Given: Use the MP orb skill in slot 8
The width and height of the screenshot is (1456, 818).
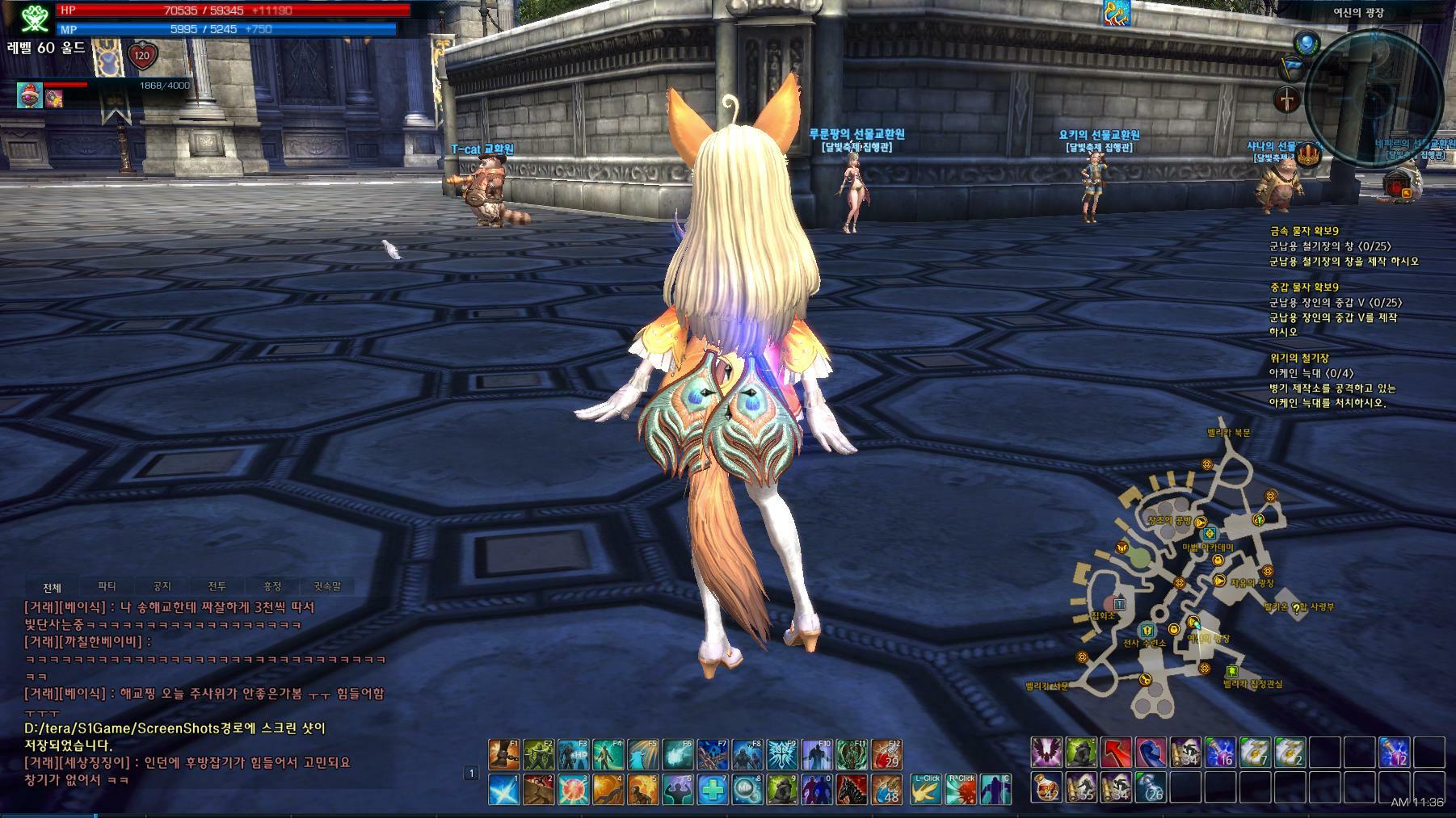Looking at the screenshot, I should pyautogui.click(x=747, y=790).
